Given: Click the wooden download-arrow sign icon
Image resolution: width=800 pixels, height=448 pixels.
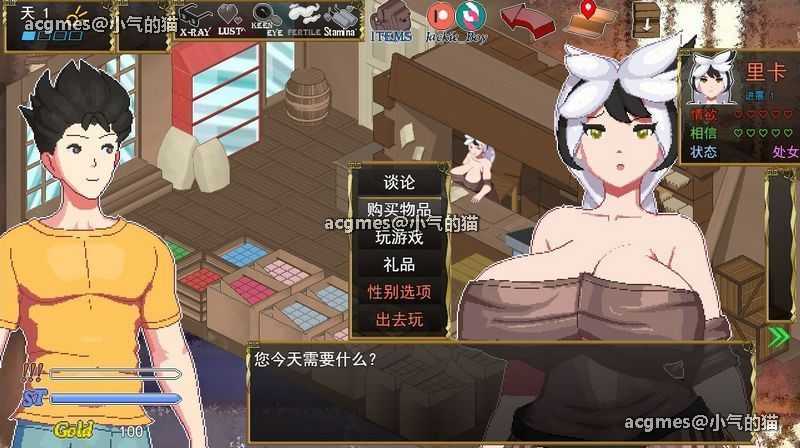Looking at the screenshot, I should coord(646,18).
